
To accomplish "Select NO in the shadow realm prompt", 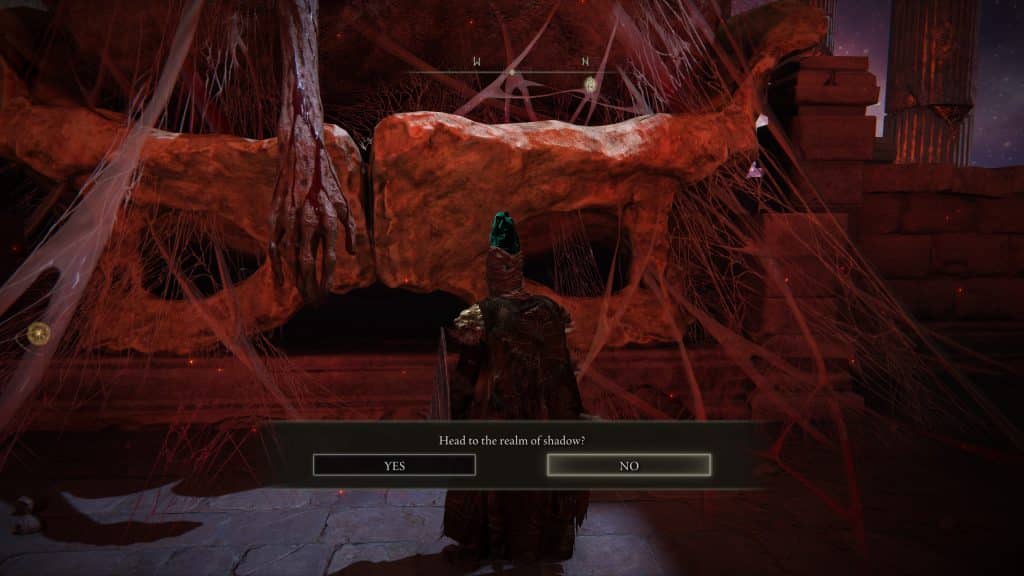I will [629, 465].
